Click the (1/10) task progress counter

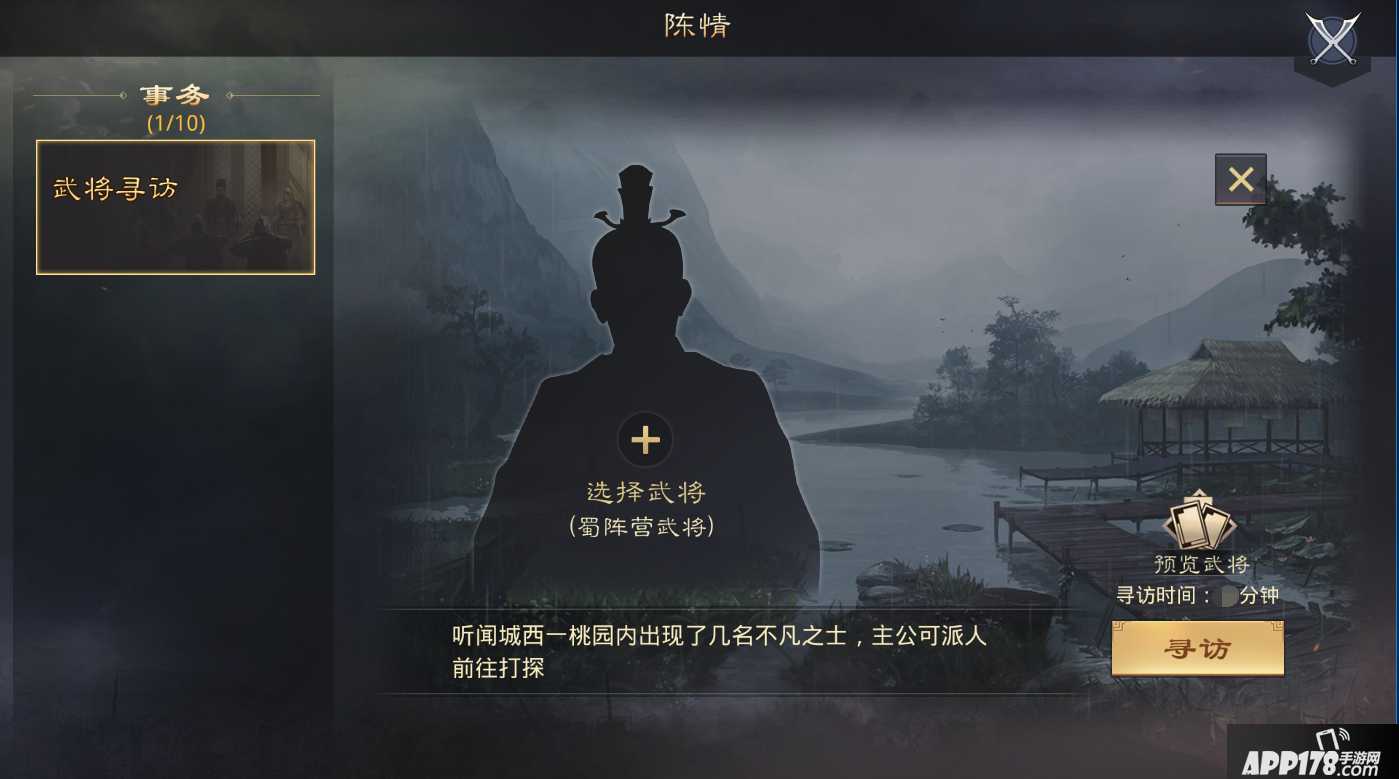tap(175, 124)
